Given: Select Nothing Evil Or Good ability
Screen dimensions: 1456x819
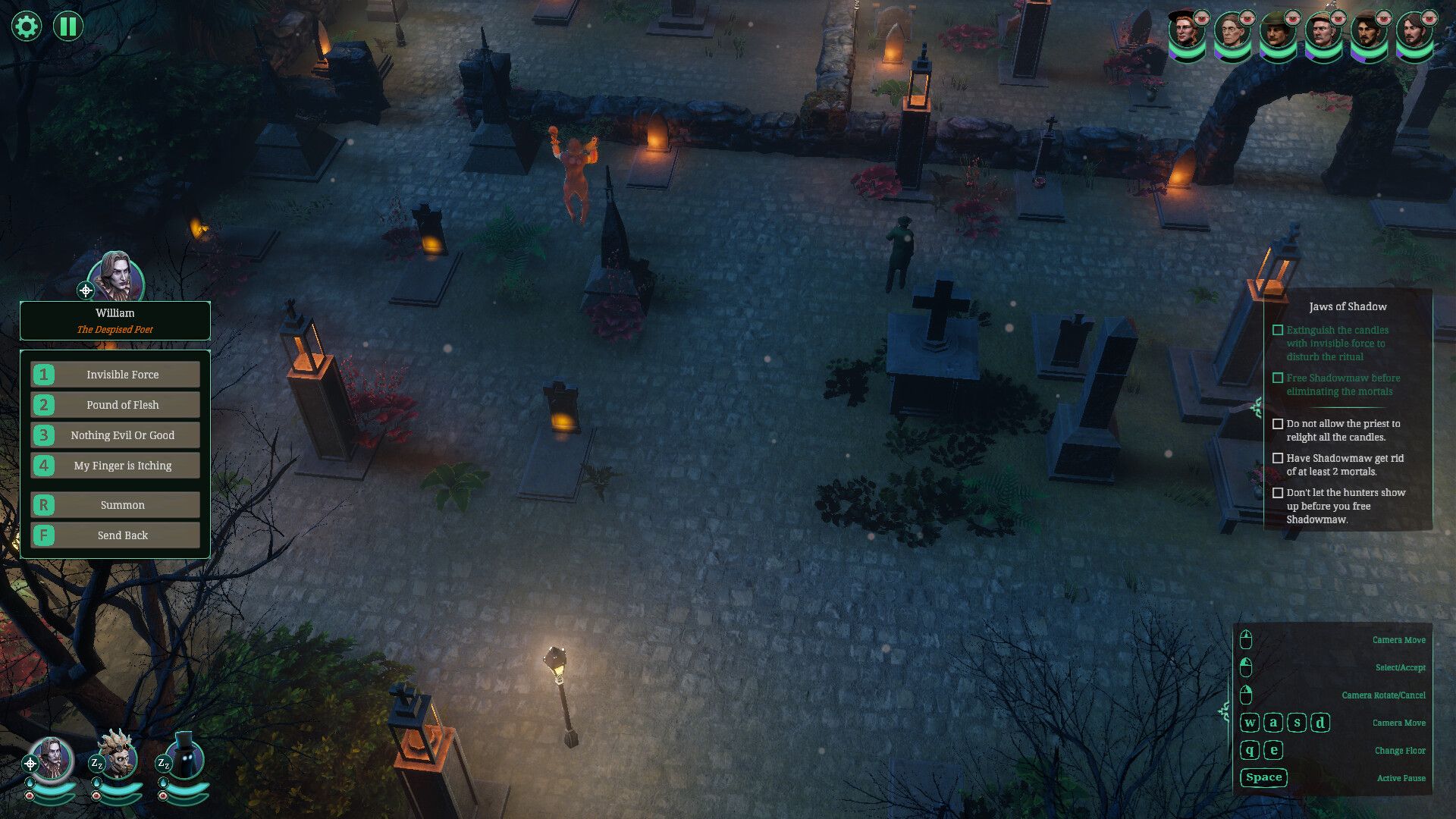Looking at the screenshot, I should [115, 435].
